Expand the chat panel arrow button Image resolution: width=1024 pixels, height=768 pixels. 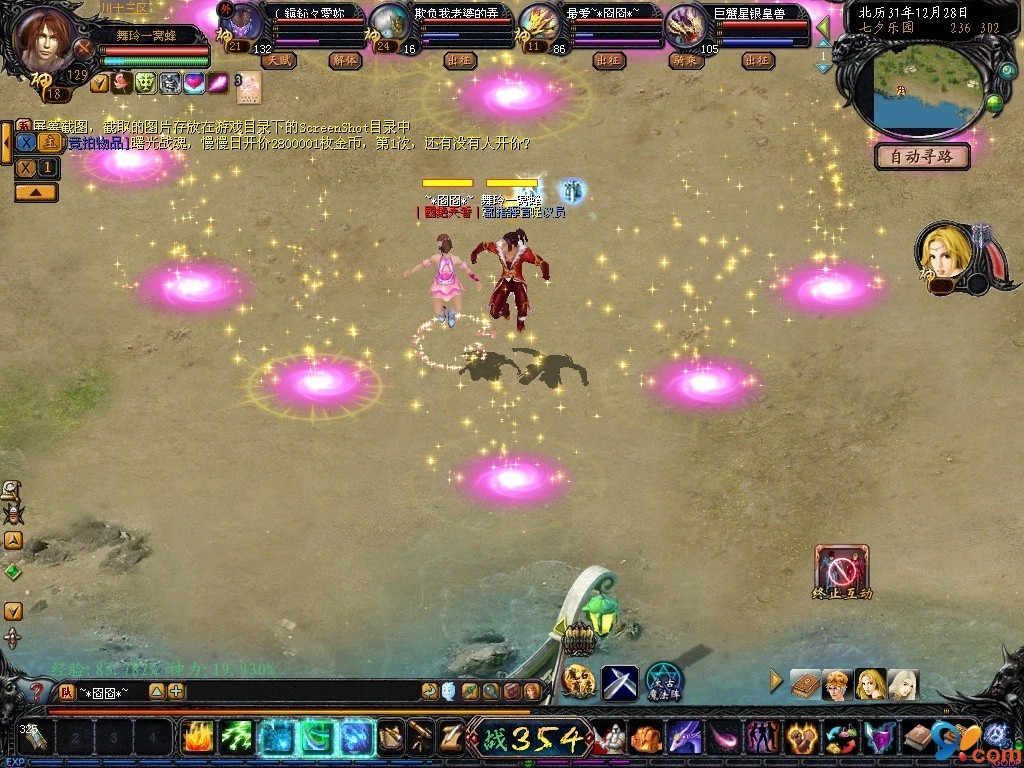tap(36, 192)
